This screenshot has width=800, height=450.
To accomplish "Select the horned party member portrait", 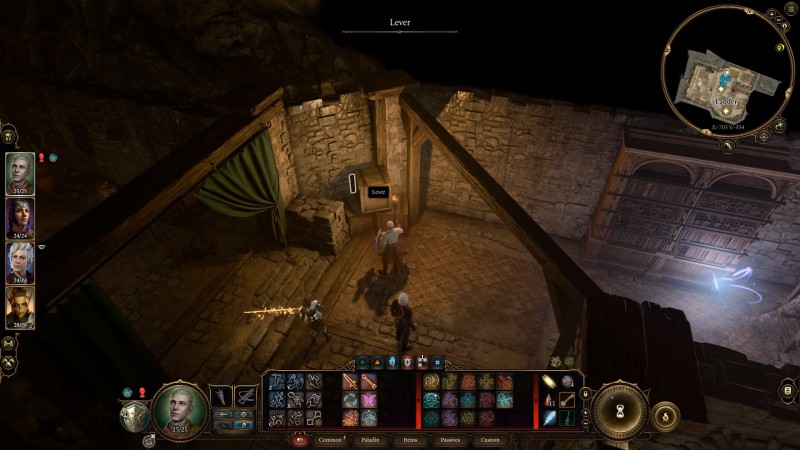I will coord(20,308).
